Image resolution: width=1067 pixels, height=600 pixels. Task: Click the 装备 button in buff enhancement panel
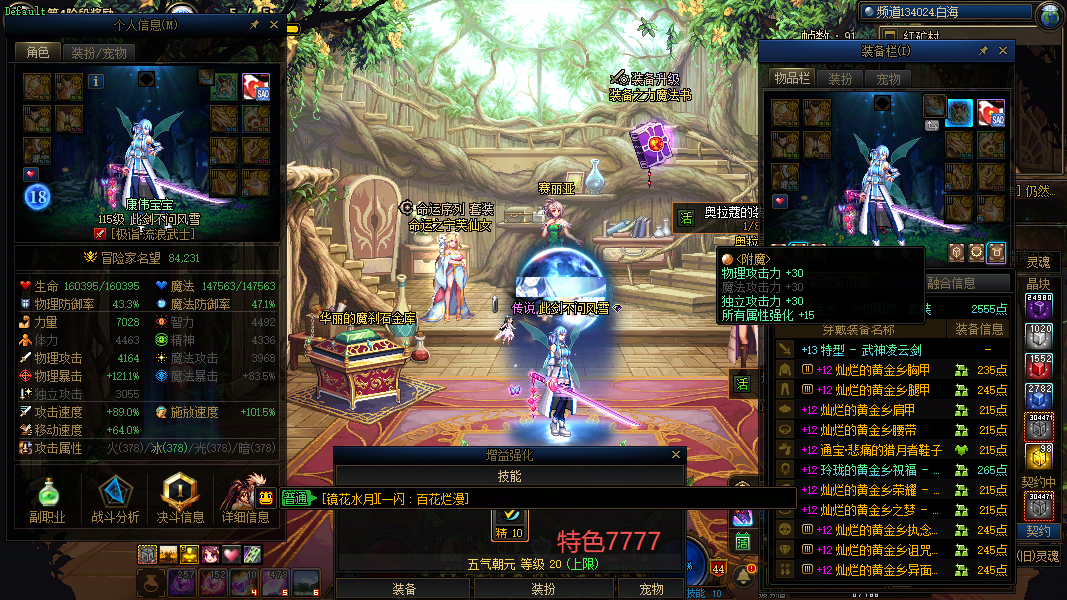[x=404, y=589]
